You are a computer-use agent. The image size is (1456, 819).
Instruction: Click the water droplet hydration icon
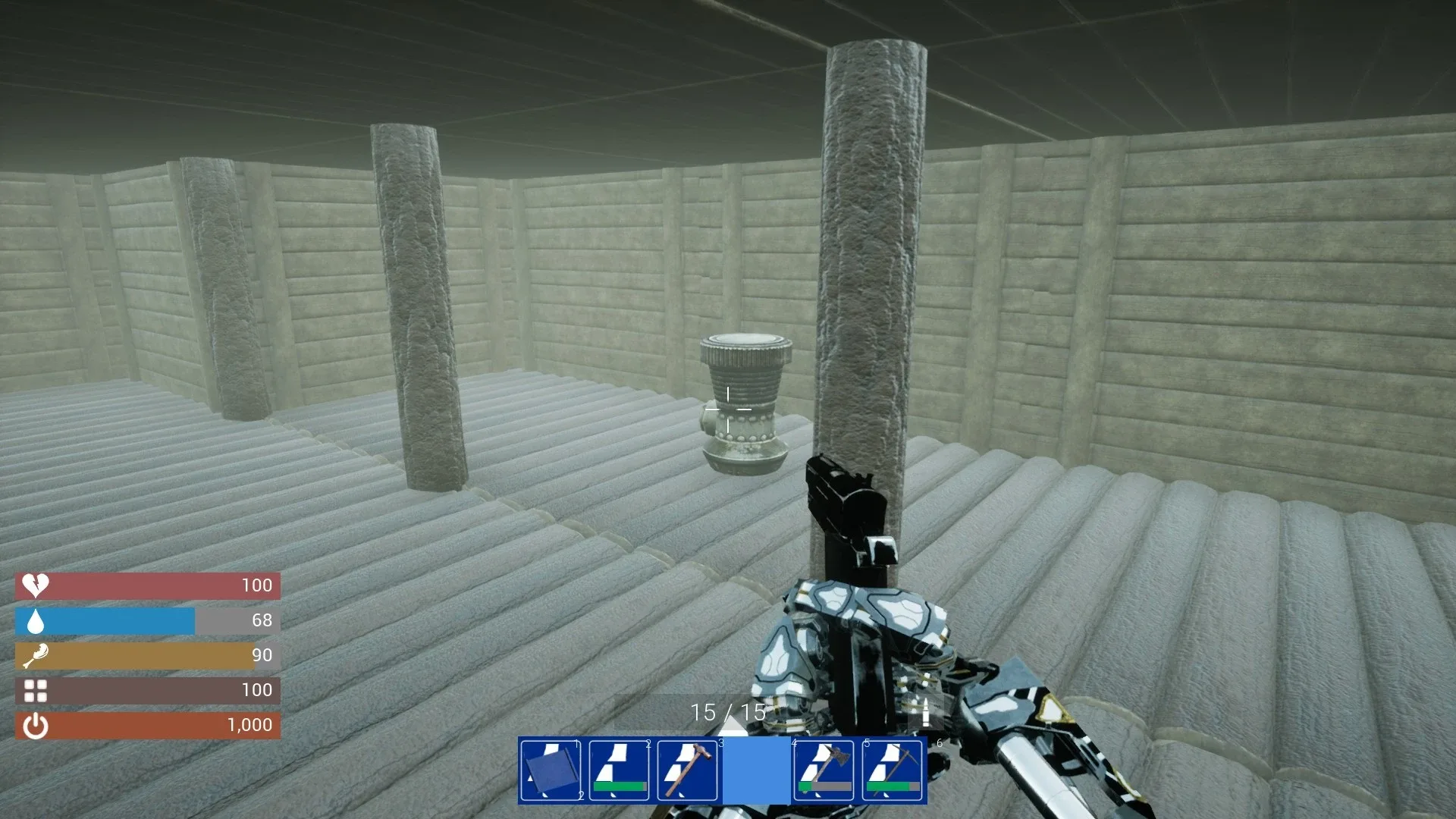[34, 620]
